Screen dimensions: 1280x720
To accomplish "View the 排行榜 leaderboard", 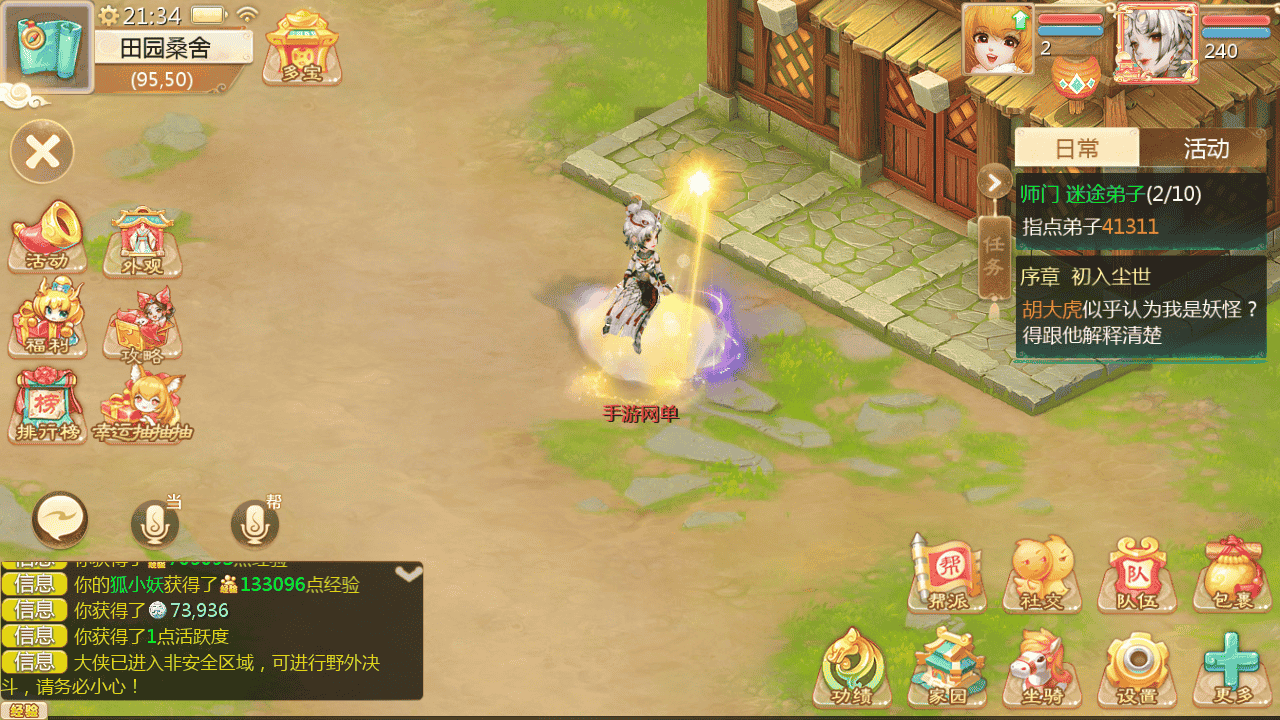I will 47,405.
